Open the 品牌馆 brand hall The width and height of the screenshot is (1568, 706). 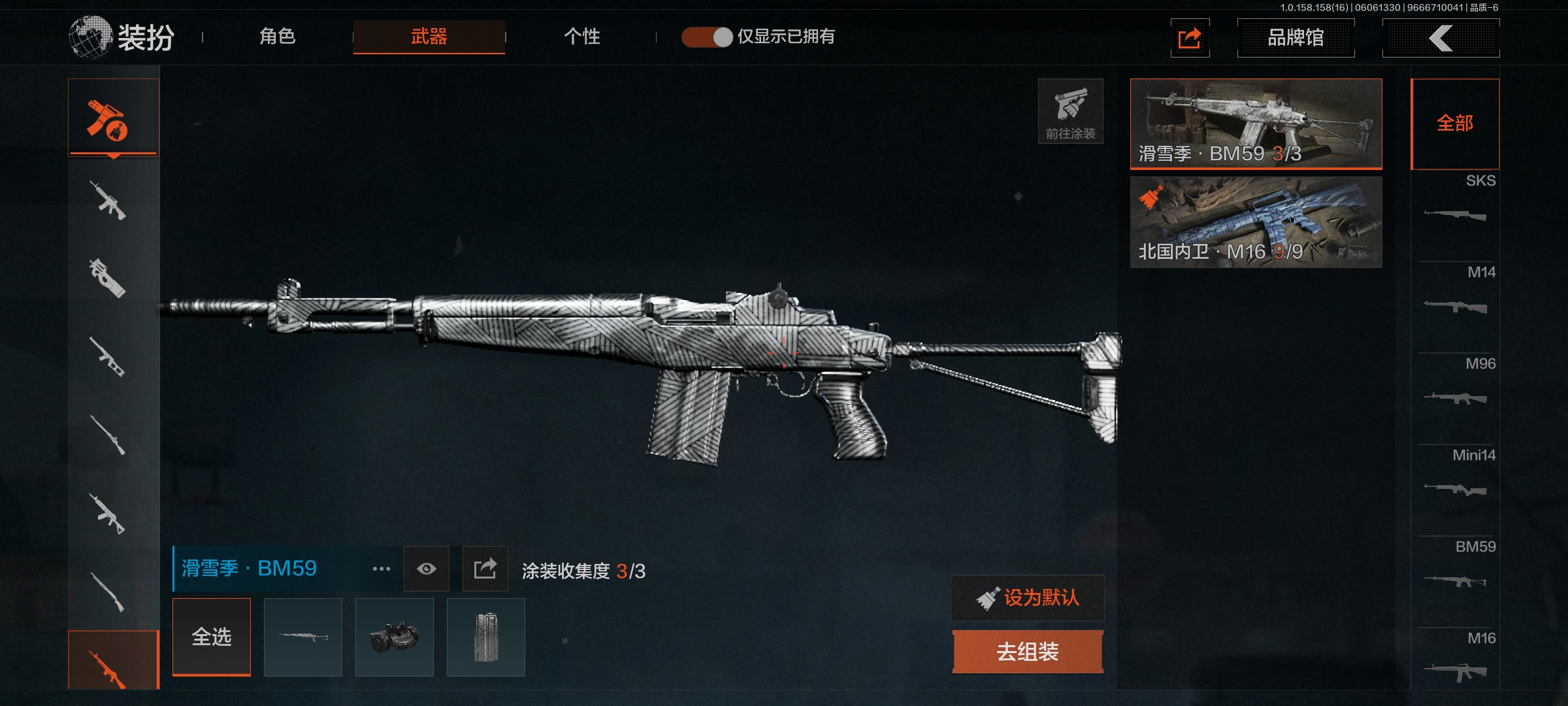[x=1296, y=38]
